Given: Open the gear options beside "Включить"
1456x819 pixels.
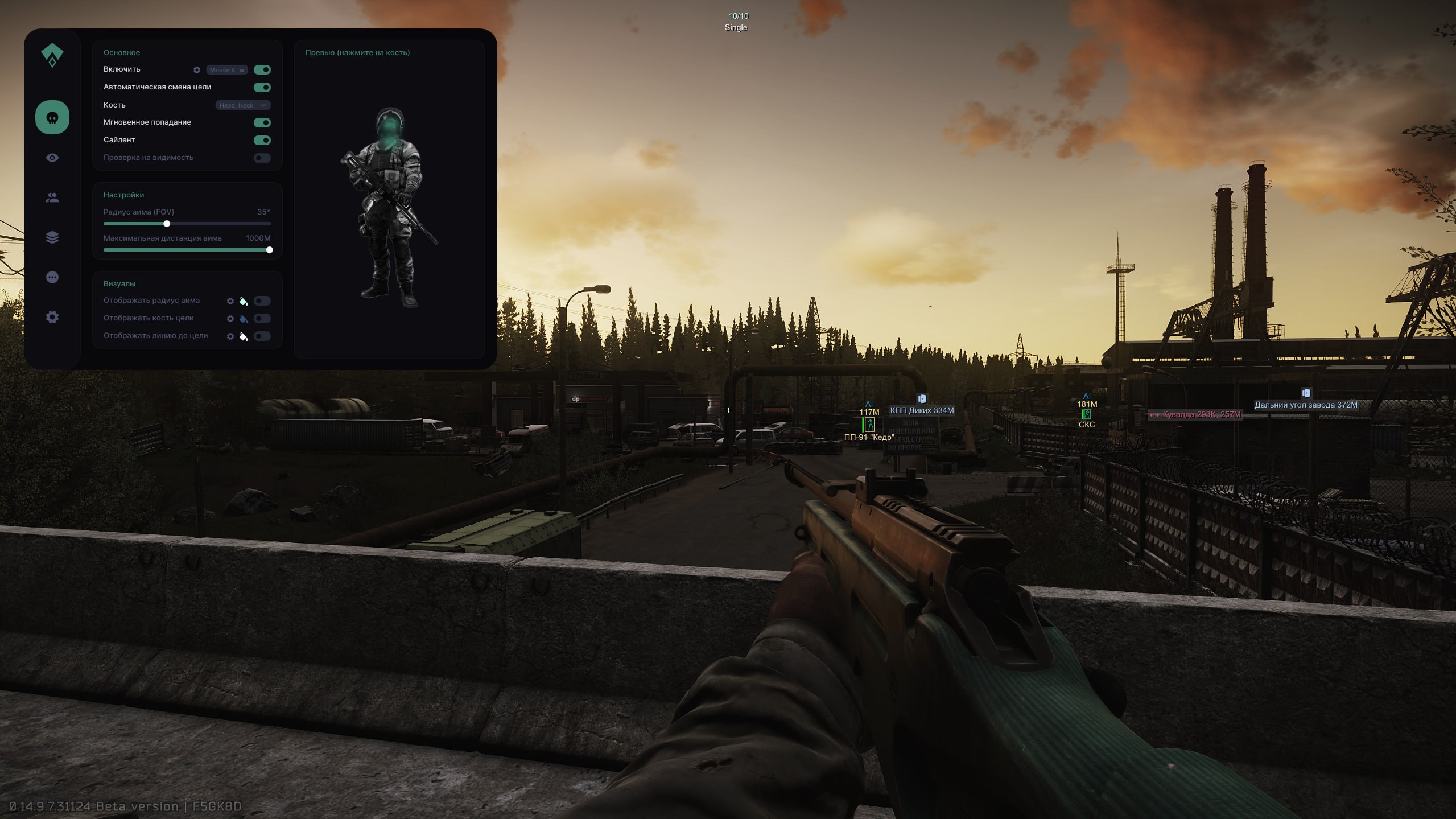Looking at the screenshot, I should pos(197,70).
